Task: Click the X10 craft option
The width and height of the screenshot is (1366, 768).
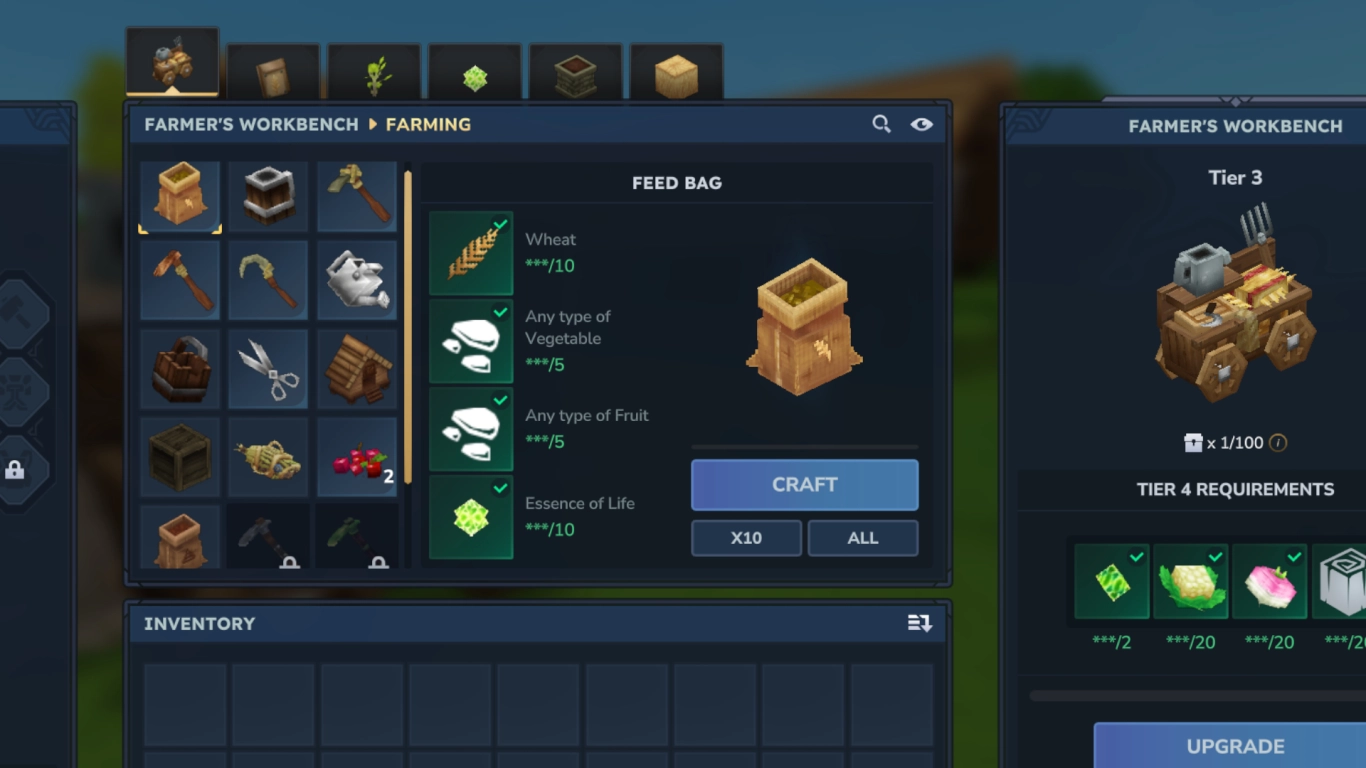Action: tap(746, 538)
